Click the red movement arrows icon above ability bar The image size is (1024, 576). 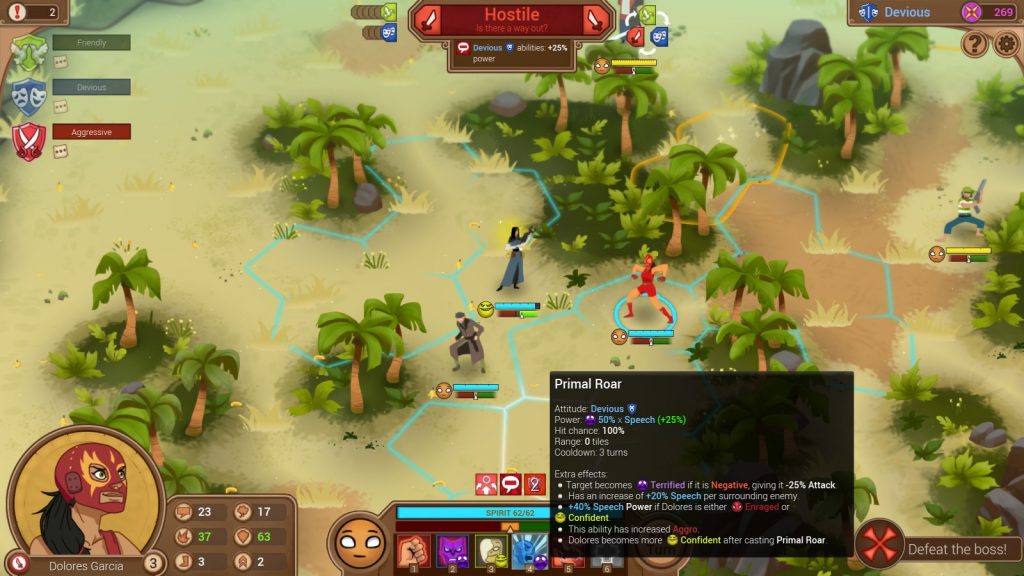pyautogui.click(x=487, y=484)
